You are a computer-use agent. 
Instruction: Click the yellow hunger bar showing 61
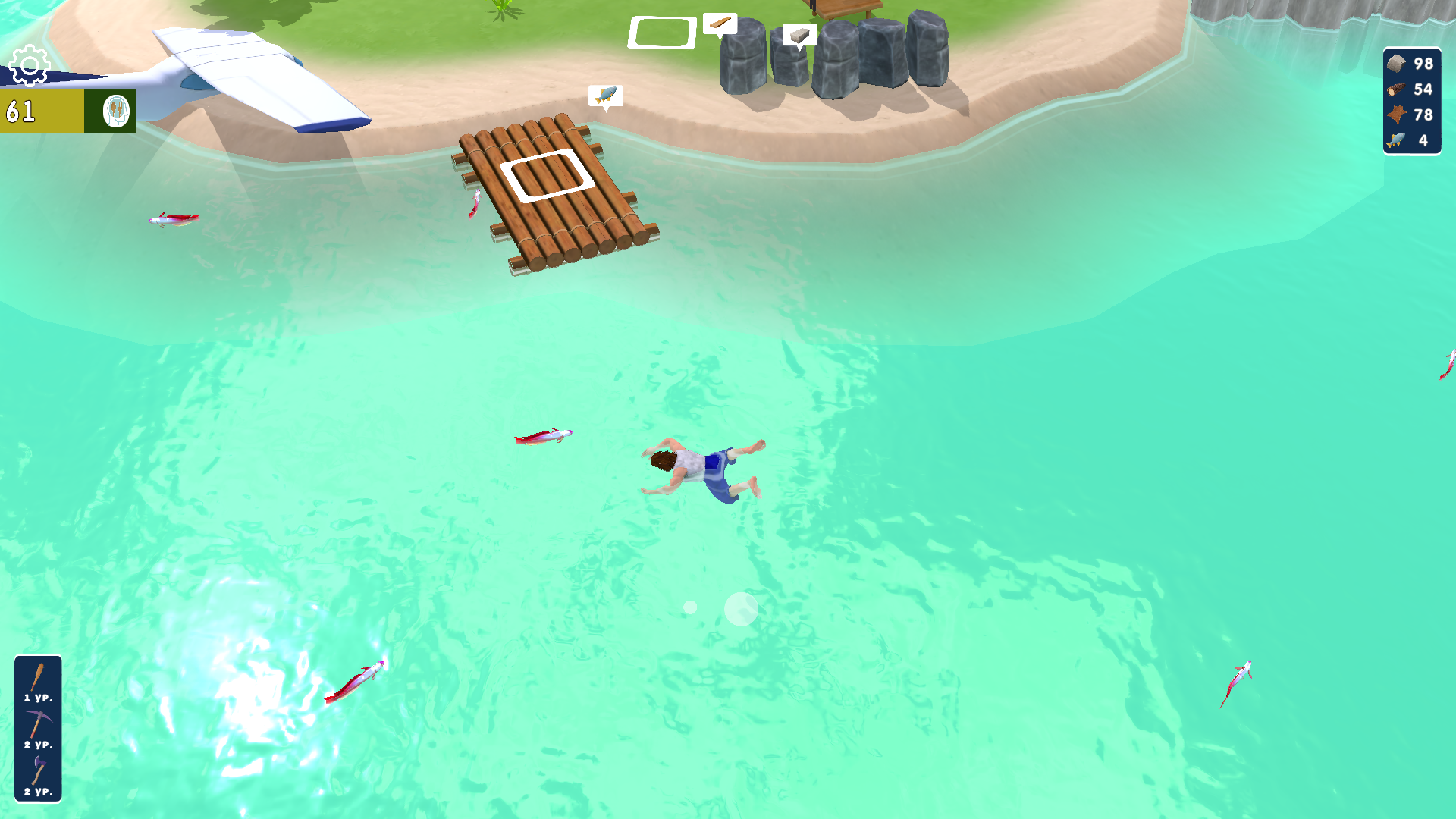(42, 111)
